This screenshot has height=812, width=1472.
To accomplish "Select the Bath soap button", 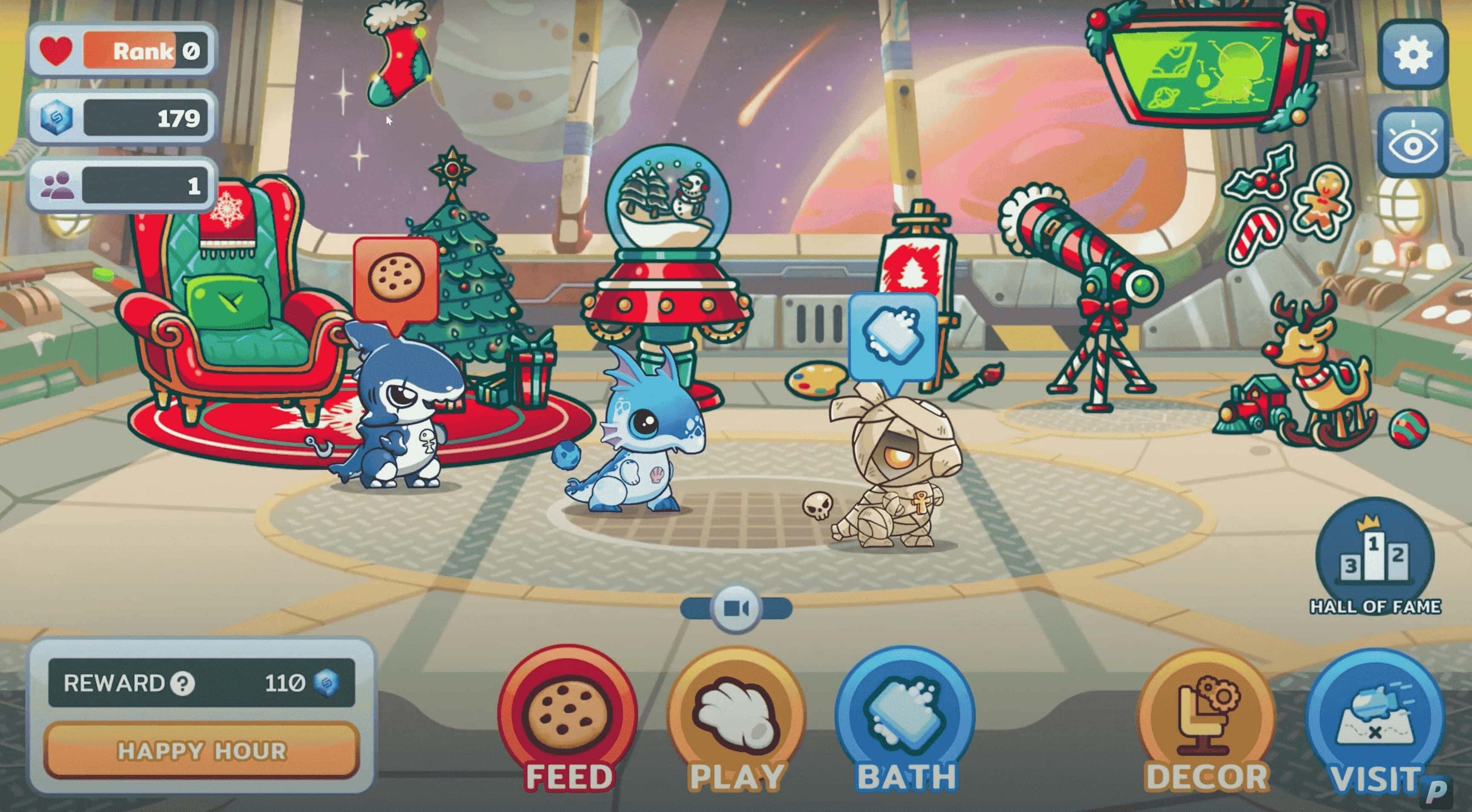I will coord(905,715).
